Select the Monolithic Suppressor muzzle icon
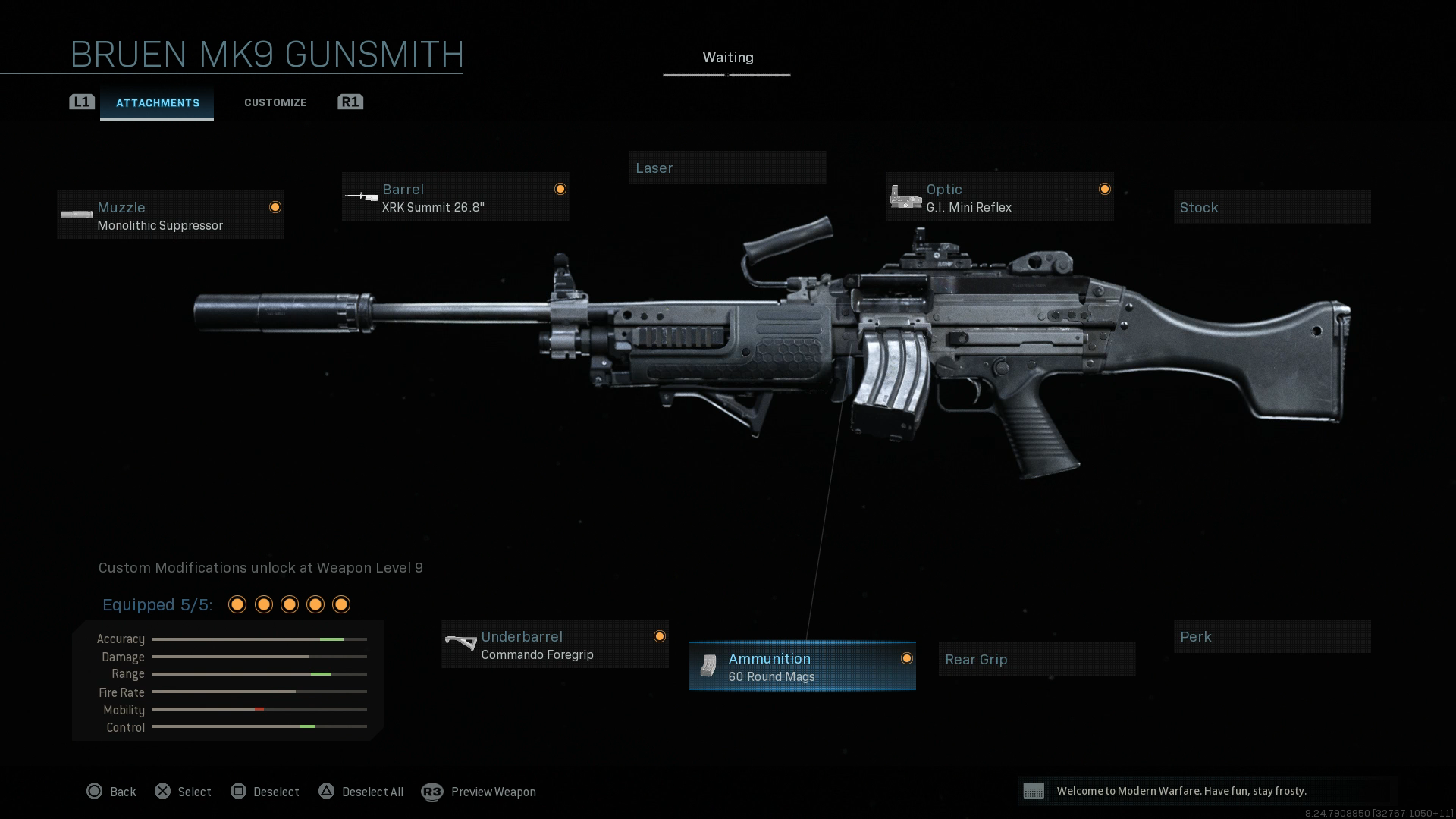 click(x=76, y=215)
